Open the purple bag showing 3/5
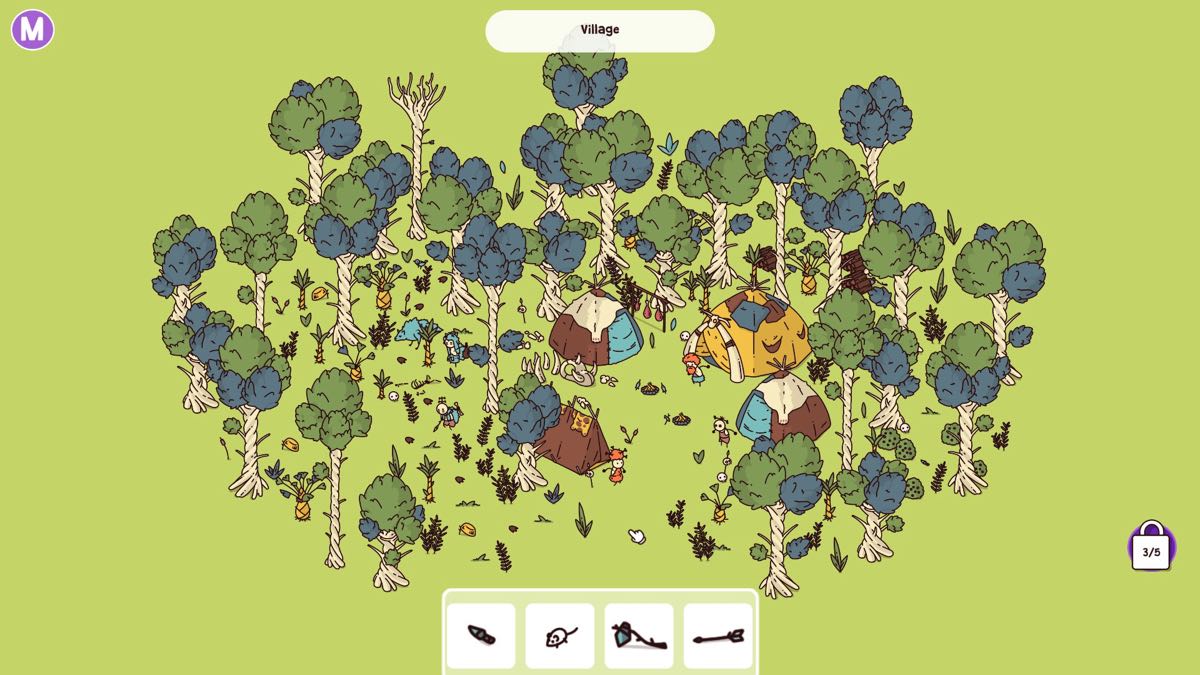This screenshot has height=675, width=1200. pos(1151,548)
